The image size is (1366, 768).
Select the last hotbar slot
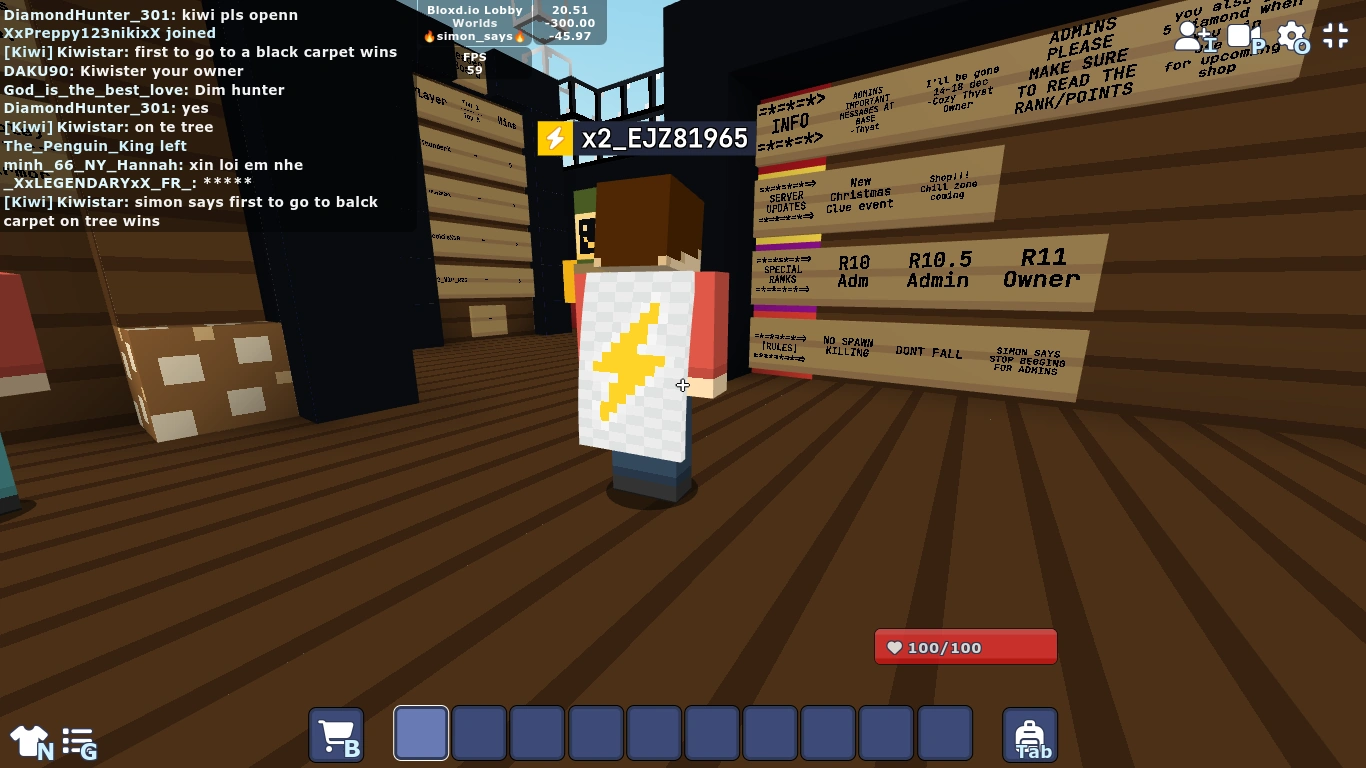pyautogui.click(x=943, y=733)
